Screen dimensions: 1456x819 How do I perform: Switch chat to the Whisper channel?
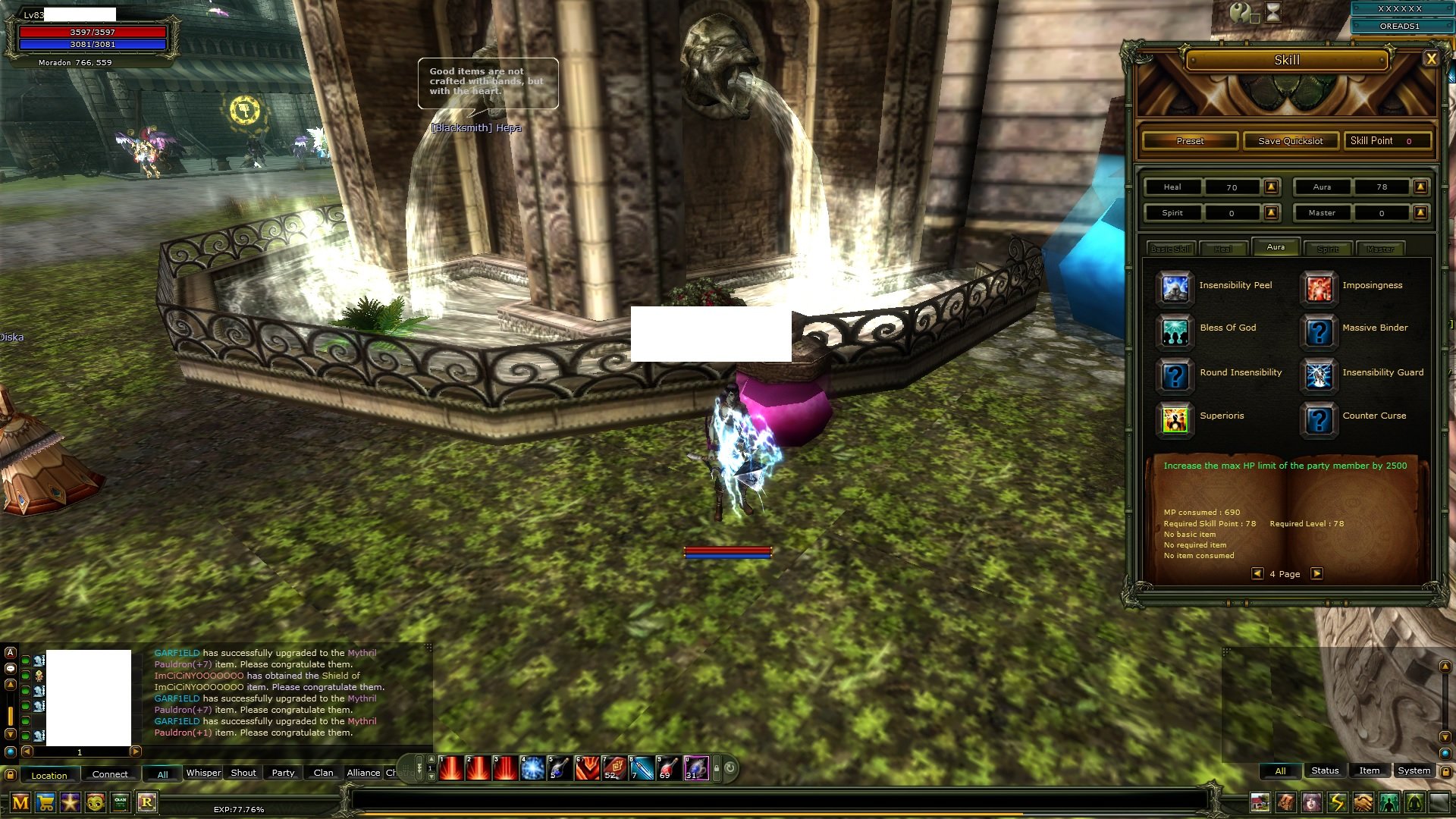203,773
